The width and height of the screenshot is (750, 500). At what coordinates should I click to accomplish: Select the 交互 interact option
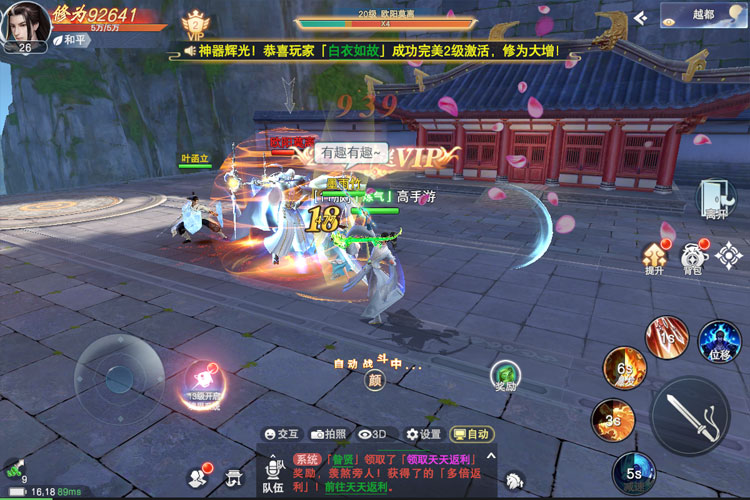(x=280, y=434)
